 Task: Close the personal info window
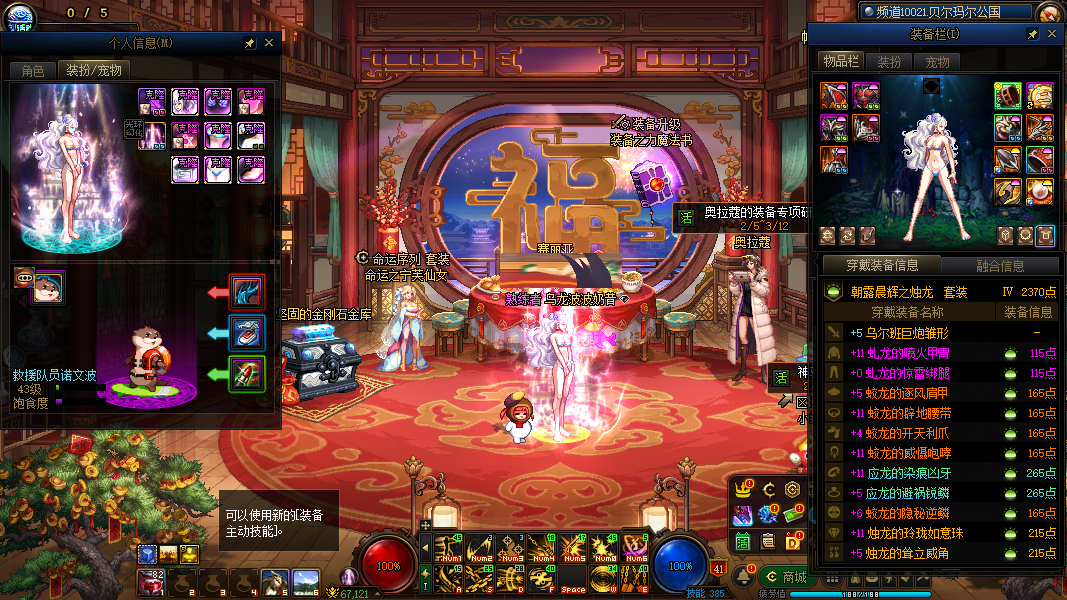pos(268,43)
